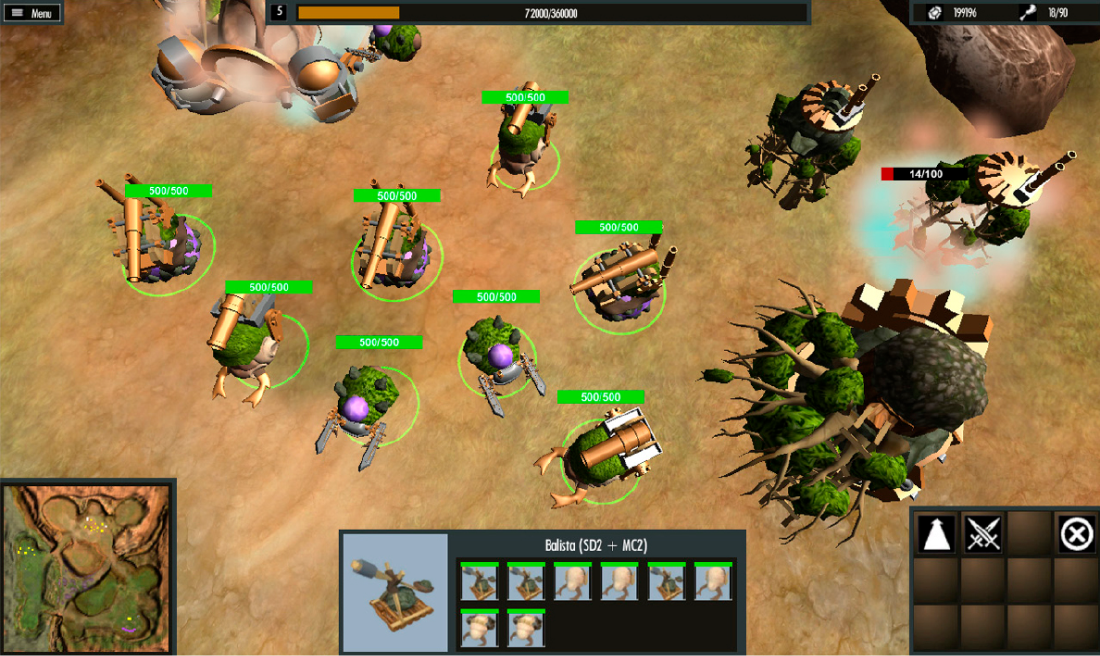This screenshot has width=1100, height=656.
Task: Select the large Balista unit portrait
Action: (x=395, y=592)
